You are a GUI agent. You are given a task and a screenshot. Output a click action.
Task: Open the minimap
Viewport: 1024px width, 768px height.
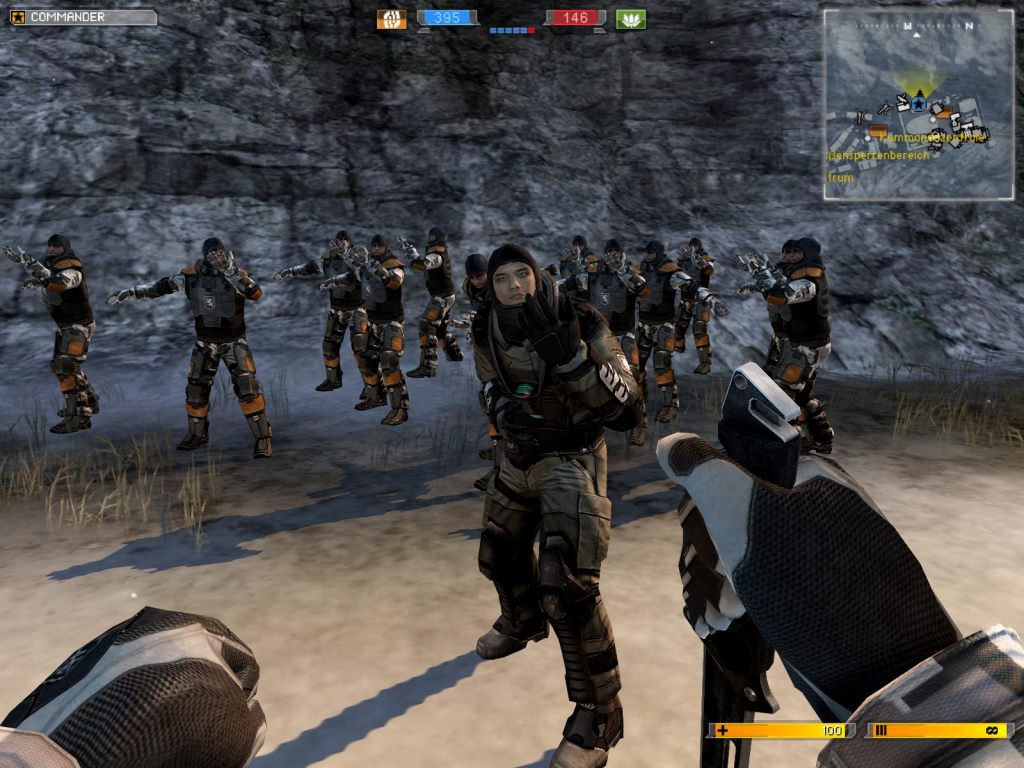click(918, 104)
